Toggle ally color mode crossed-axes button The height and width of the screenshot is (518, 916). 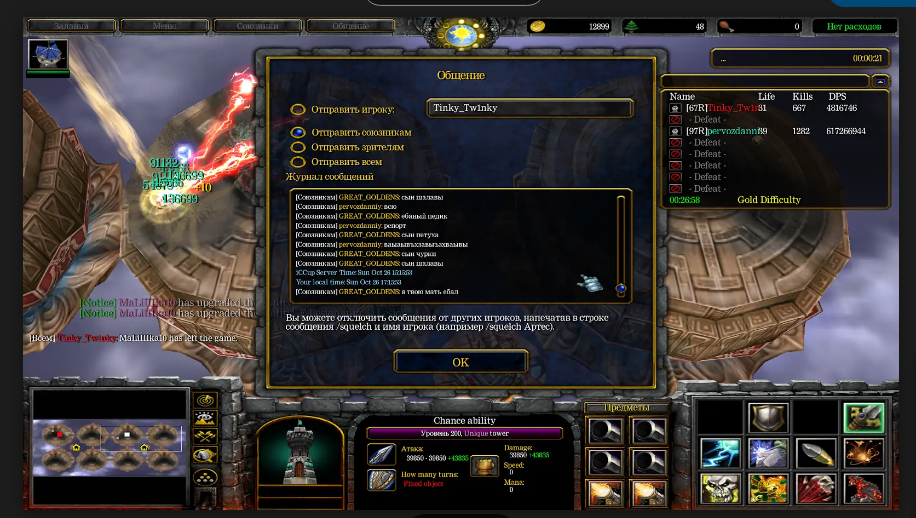206,437
